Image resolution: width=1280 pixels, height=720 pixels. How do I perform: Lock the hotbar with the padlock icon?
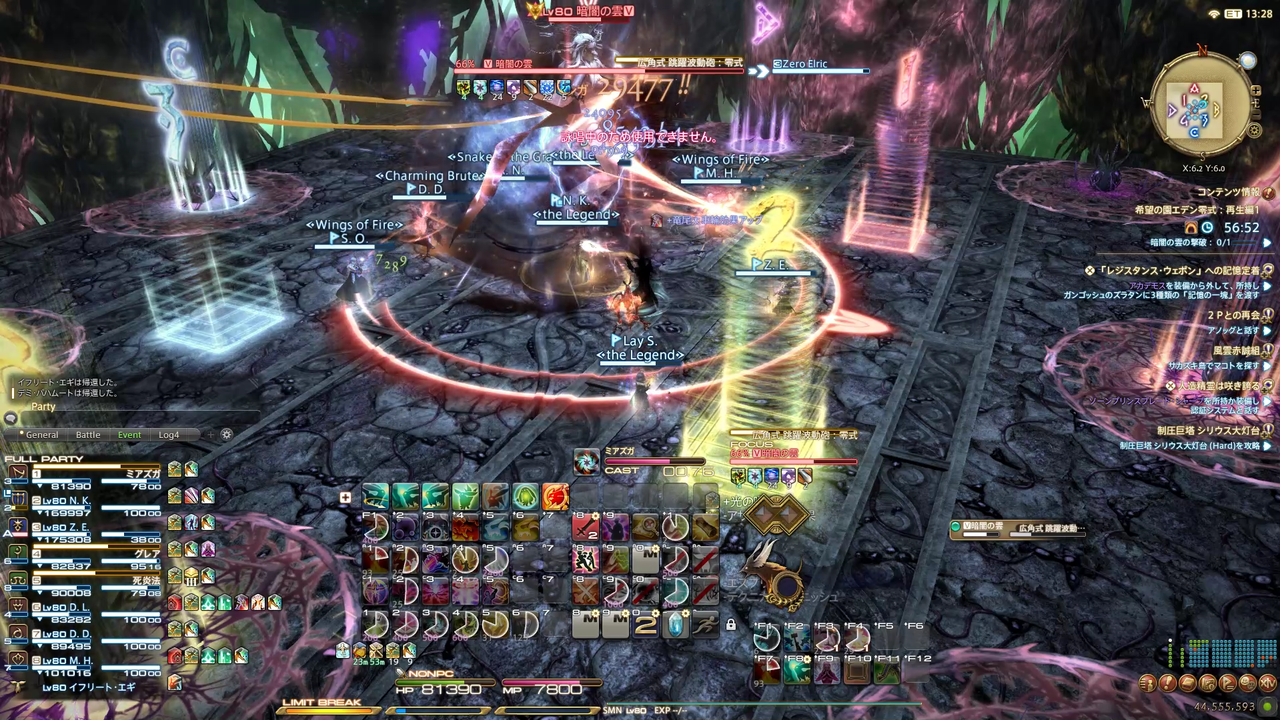(731, 626)
